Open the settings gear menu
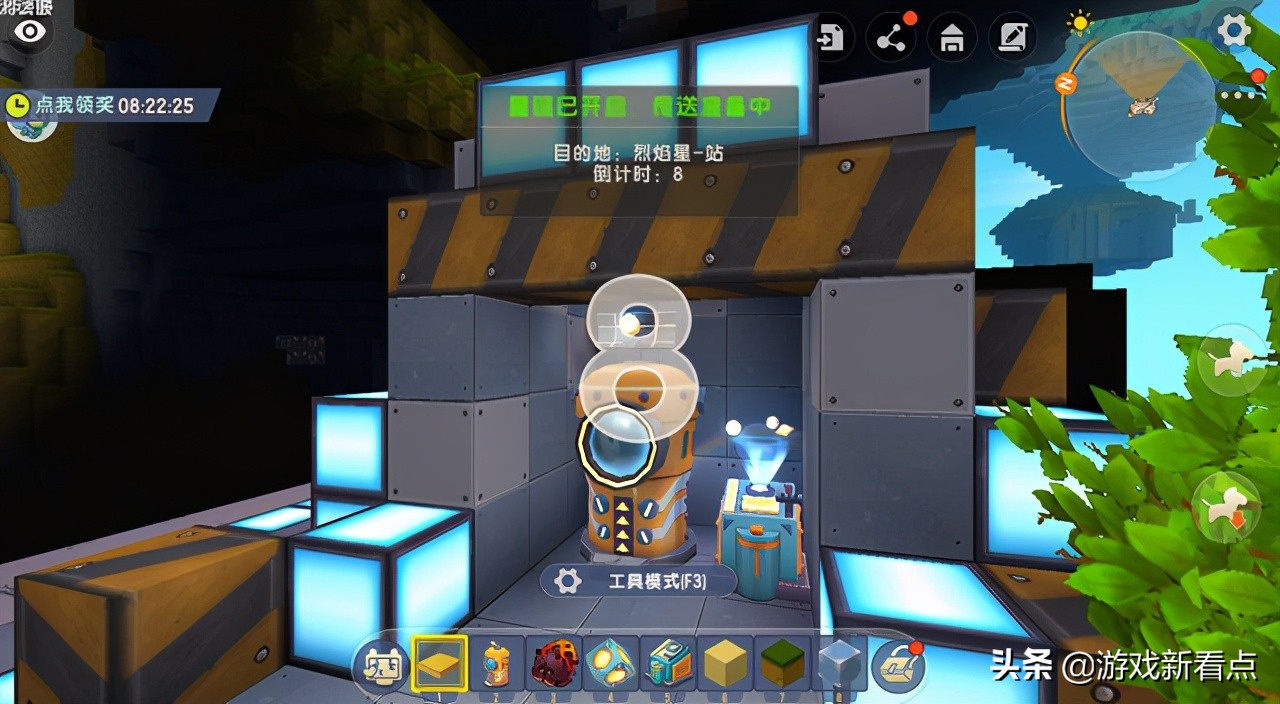Viewport: 1280px width, 704px height. coord(1233,31)
